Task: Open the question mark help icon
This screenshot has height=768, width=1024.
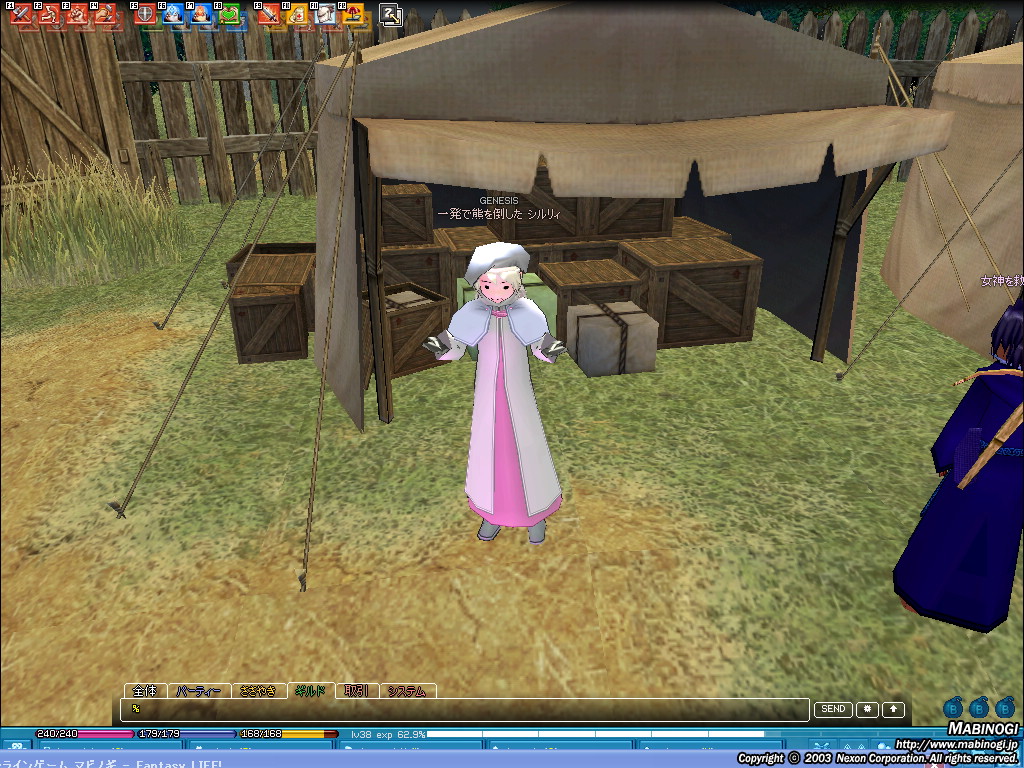Action: click(391, 15)
